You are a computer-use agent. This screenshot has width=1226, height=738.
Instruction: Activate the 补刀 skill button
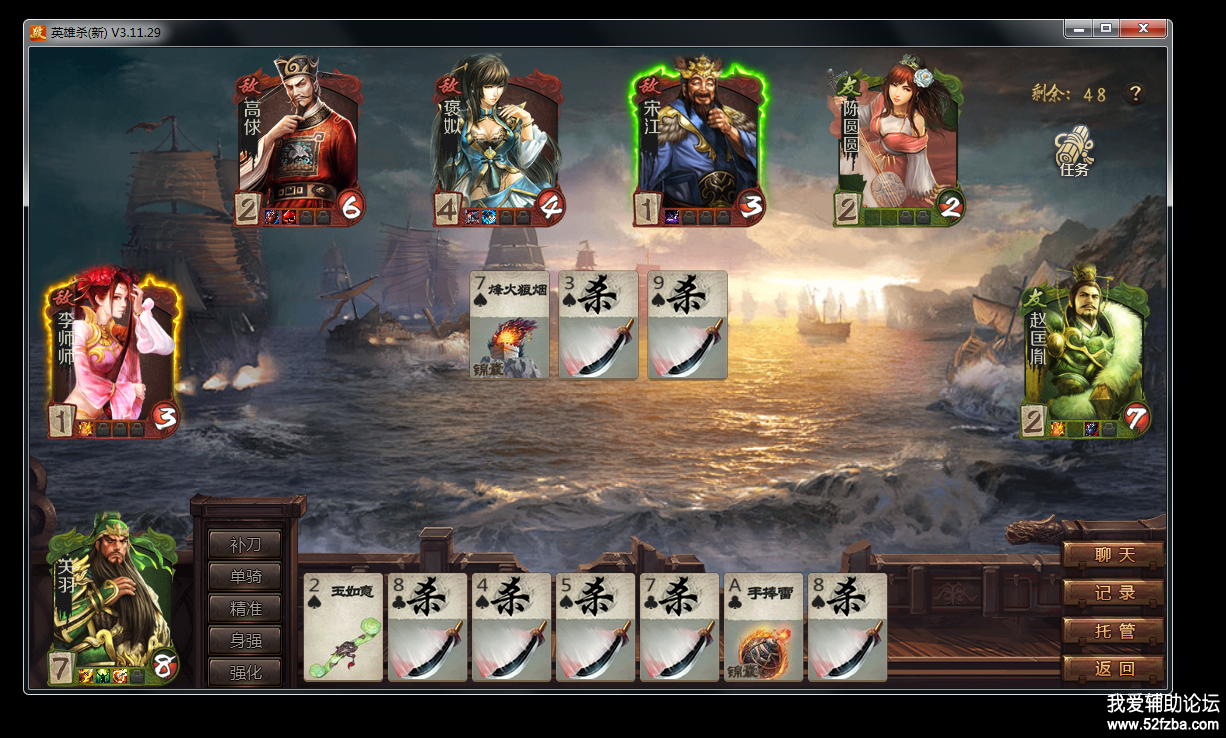click(245, 545)
